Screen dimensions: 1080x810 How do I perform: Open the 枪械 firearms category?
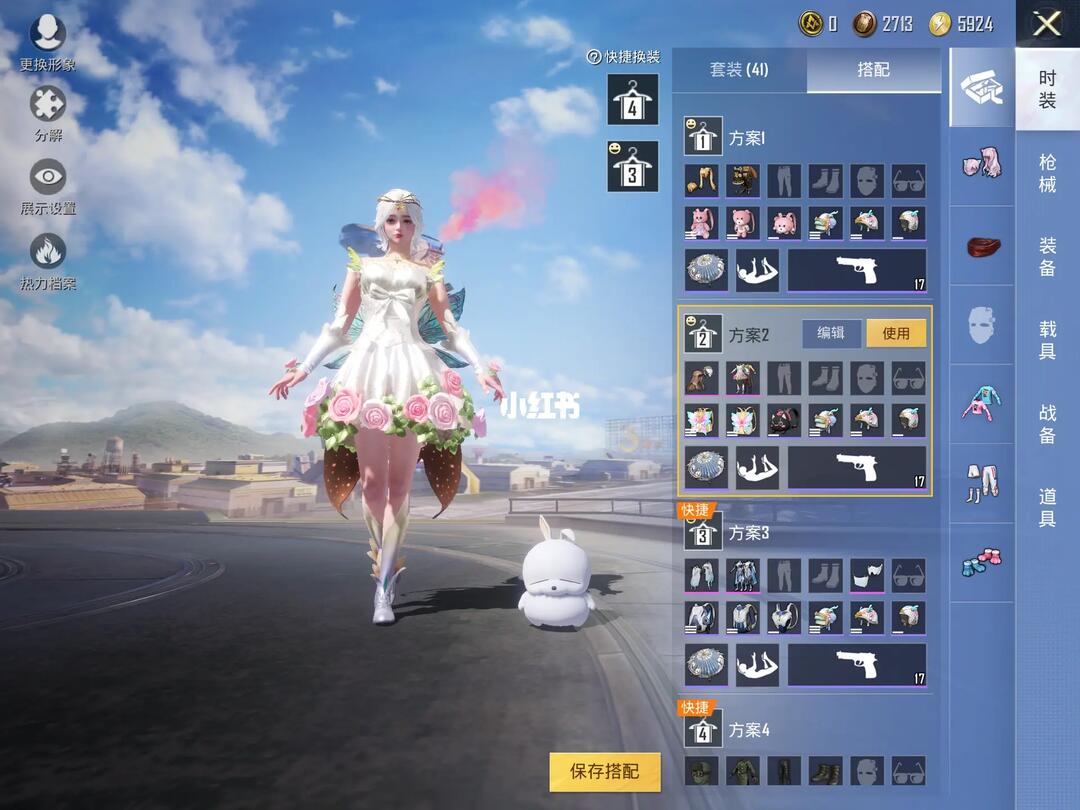(x=1047, y=173)
